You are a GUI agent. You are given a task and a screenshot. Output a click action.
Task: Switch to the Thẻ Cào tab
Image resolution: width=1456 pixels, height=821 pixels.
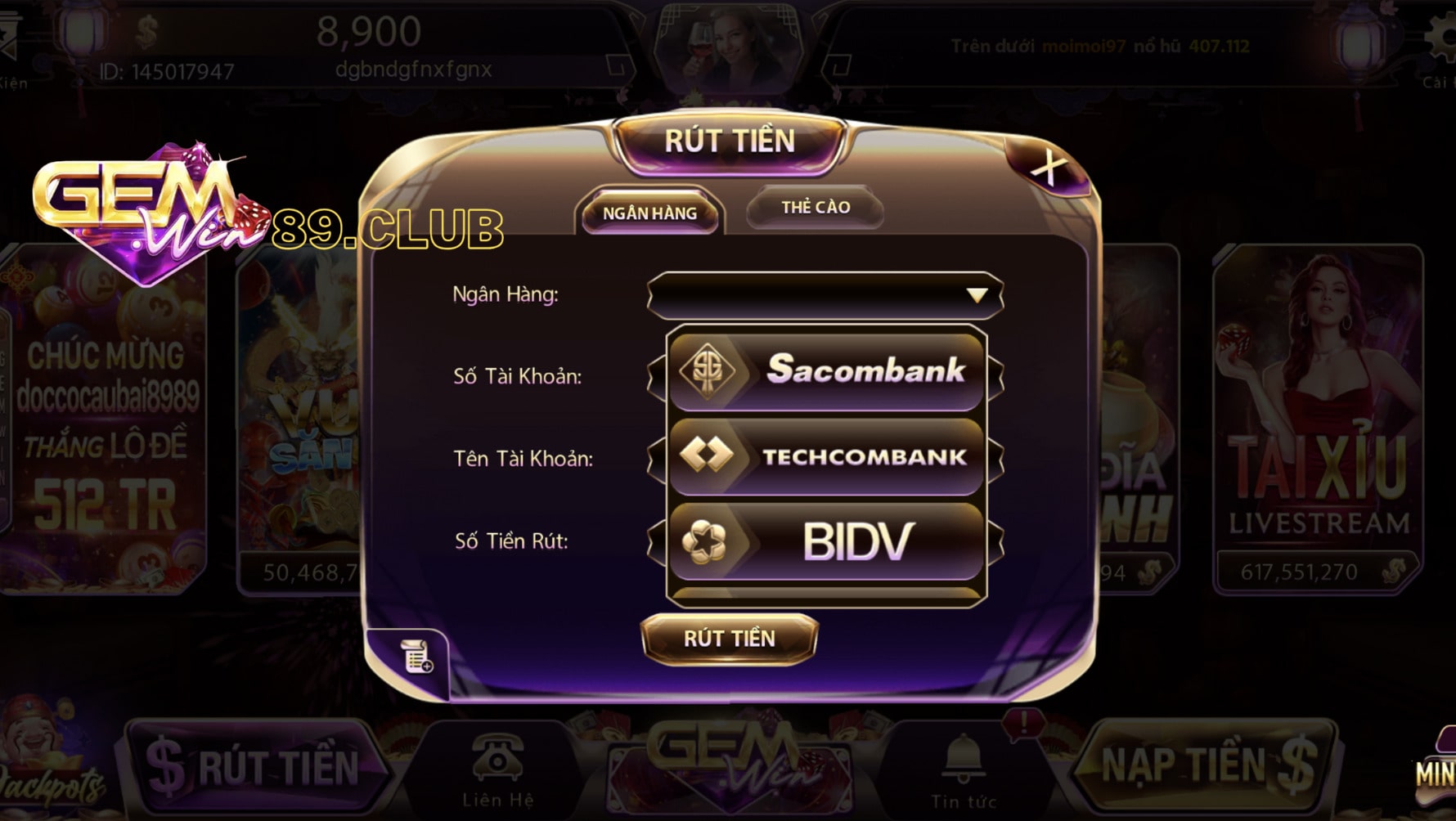click(815, 208)
